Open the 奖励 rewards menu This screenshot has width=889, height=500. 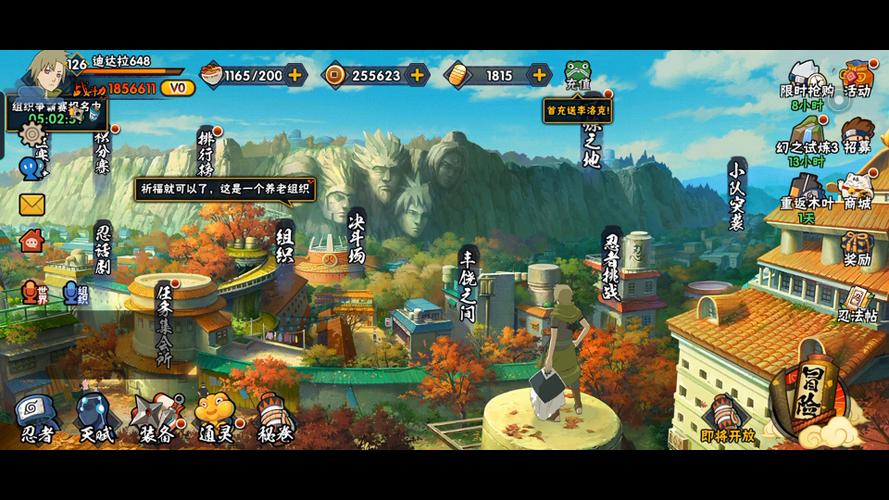pyautogui.click(x=856, y=246)
